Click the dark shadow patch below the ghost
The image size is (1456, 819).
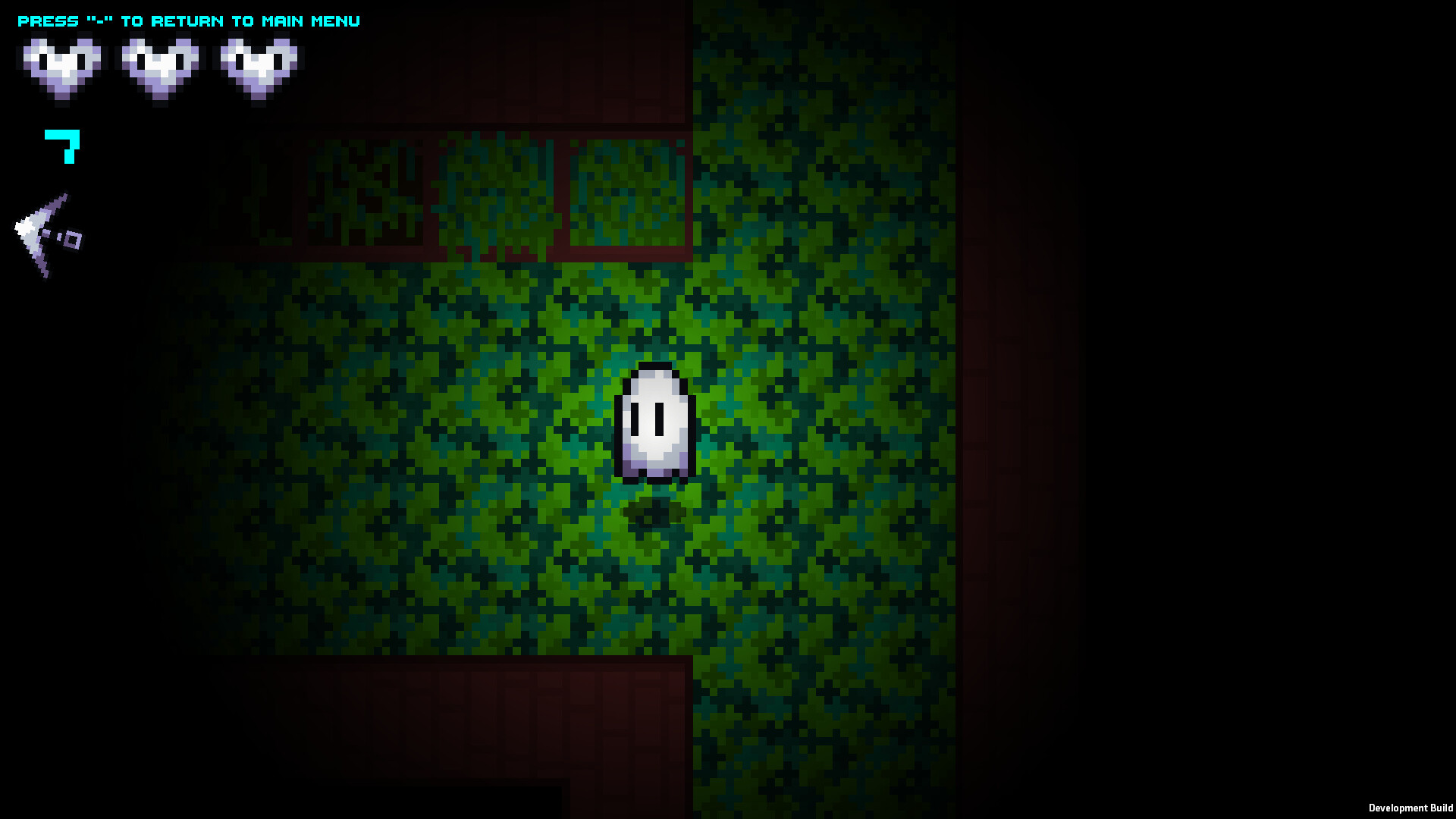point(652,508)
